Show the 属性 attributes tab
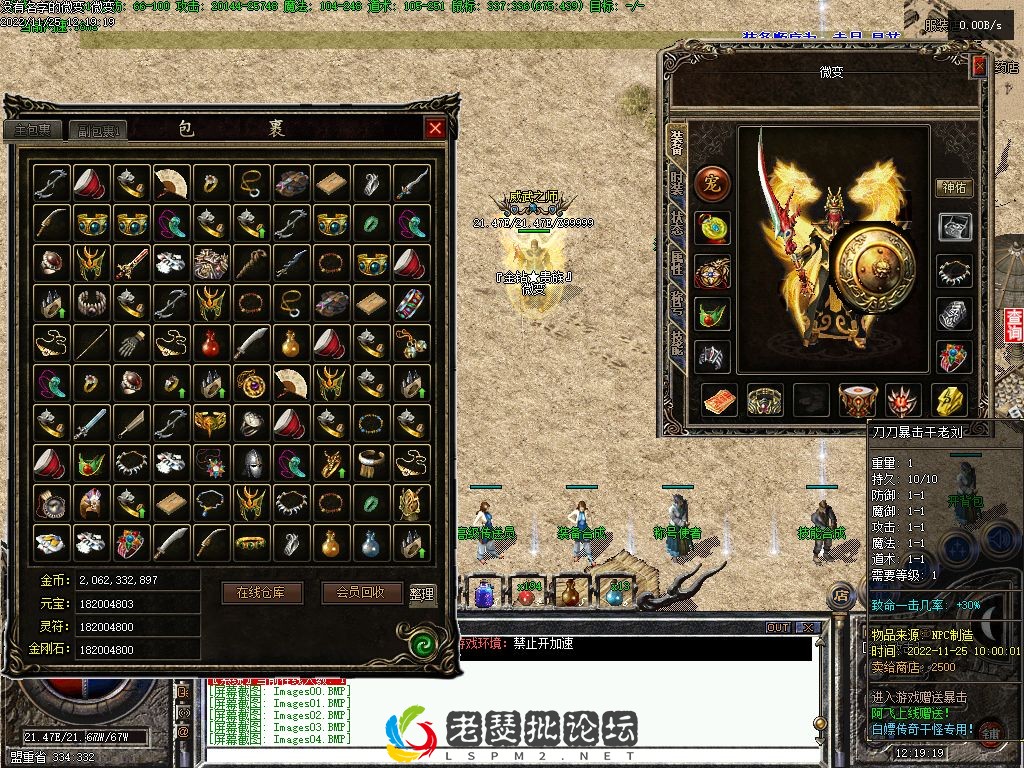 (677, 263)
